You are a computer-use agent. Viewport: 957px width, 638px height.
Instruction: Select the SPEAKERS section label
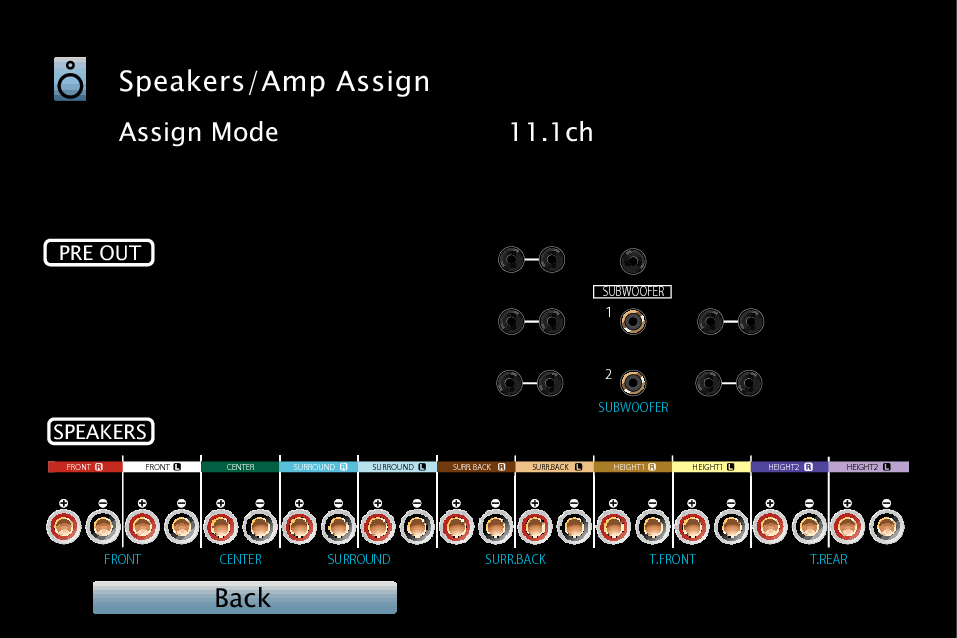(100, 432)
